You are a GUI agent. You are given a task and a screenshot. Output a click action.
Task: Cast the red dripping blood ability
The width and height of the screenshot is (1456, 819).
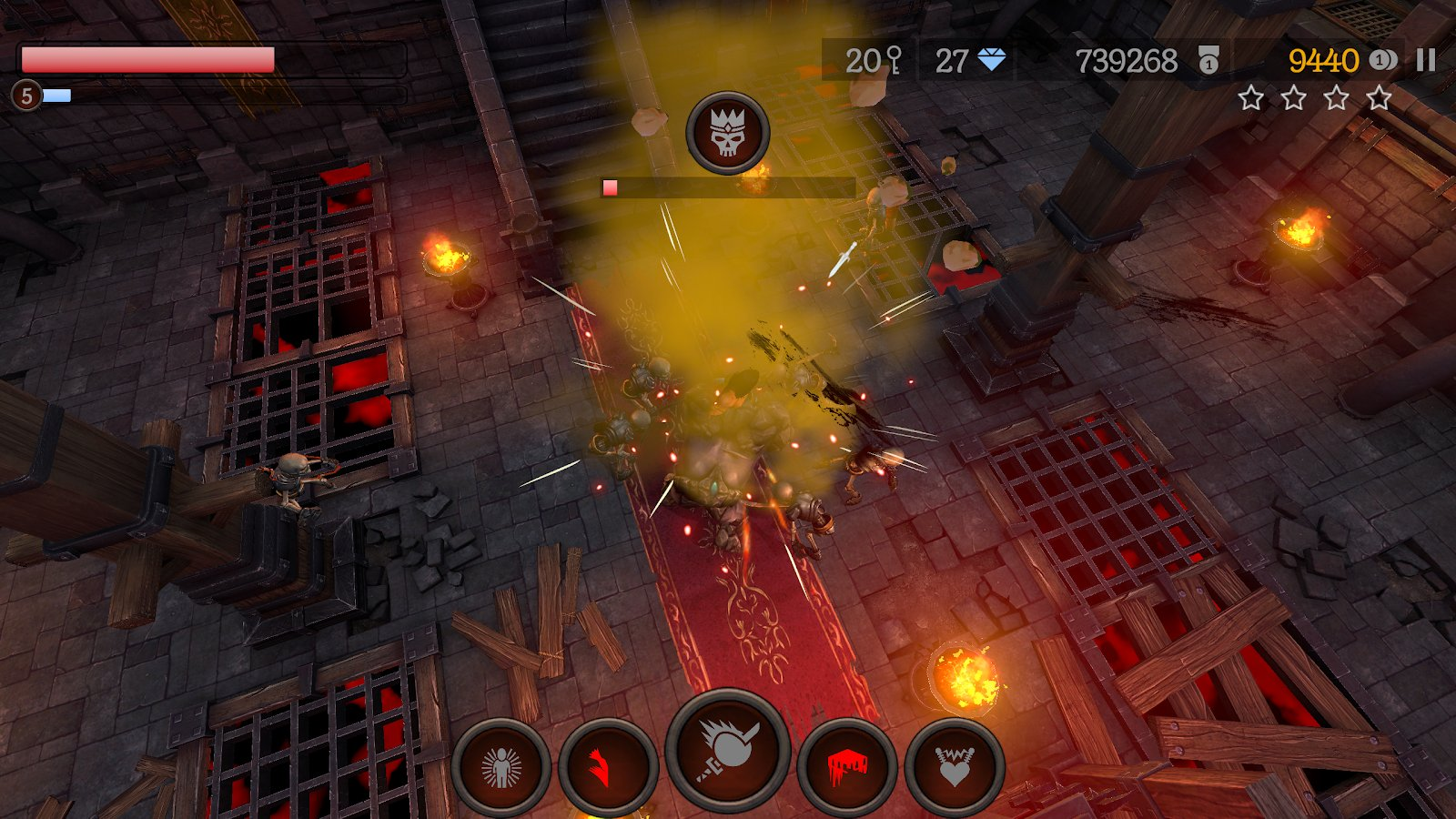pyautogui.click(x=847, y=767)
